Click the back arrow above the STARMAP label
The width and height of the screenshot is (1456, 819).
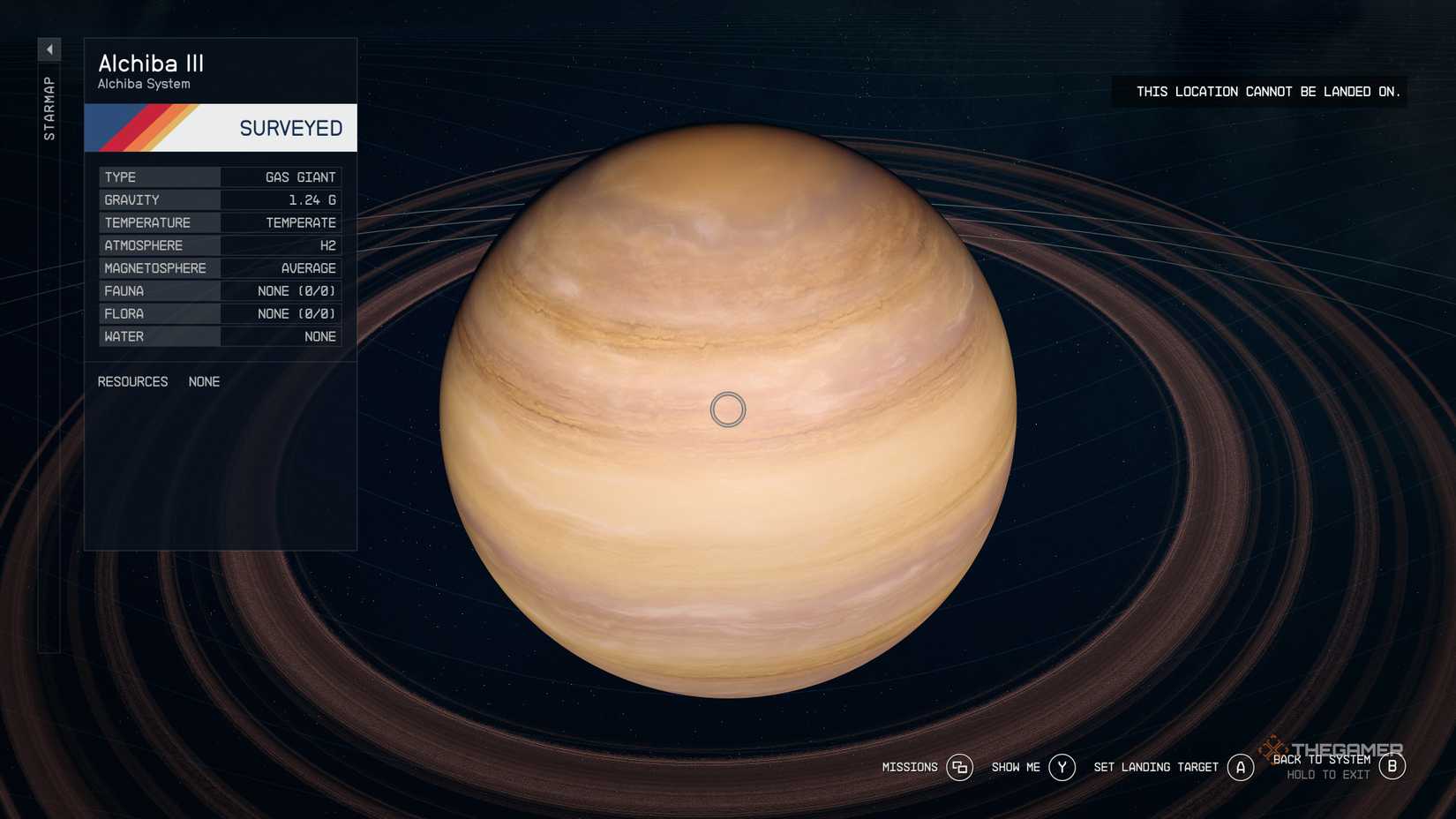(x=49, y=49)
